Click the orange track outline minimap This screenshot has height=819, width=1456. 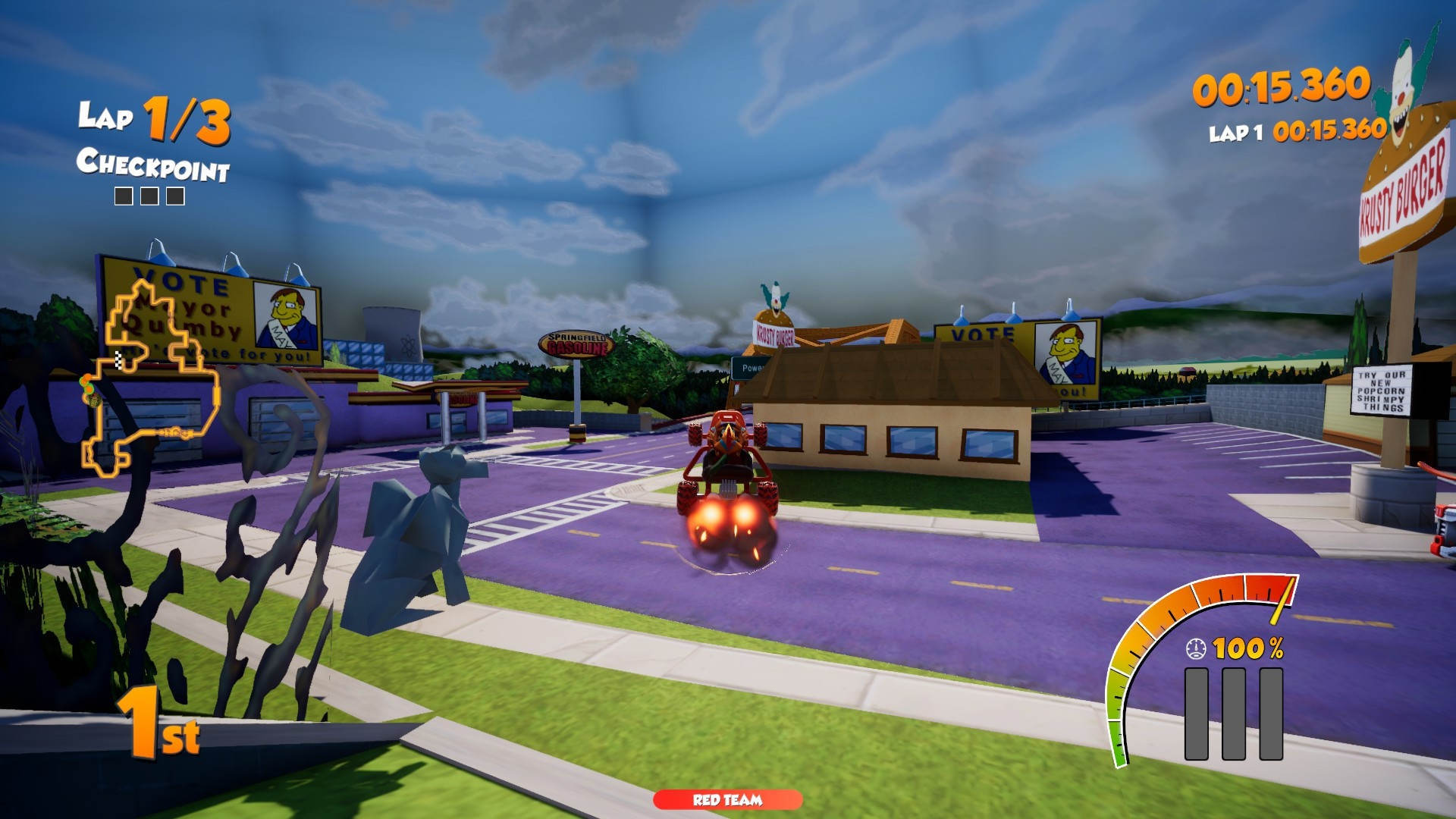[152, 378]
